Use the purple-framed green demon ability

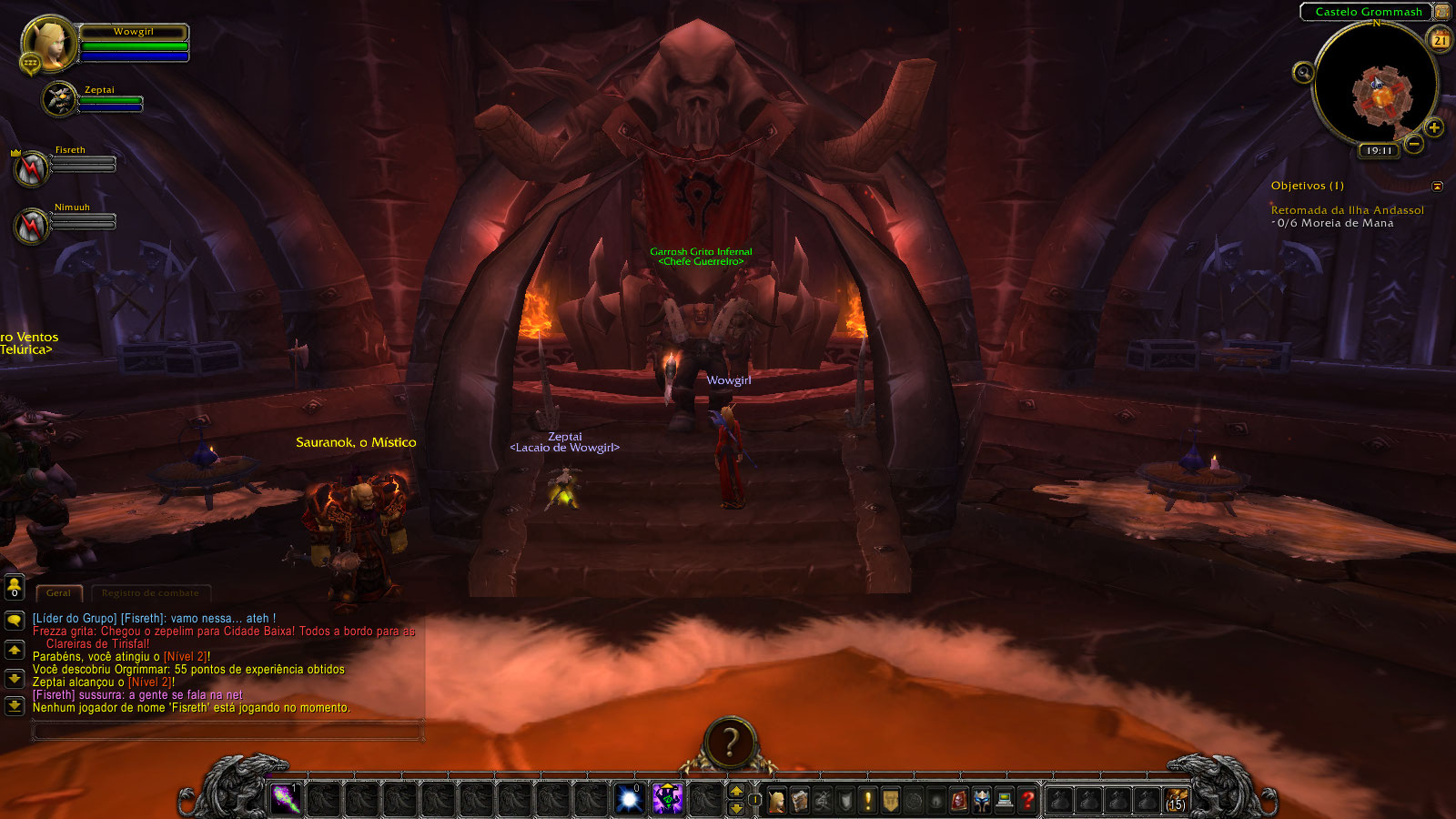667,799
